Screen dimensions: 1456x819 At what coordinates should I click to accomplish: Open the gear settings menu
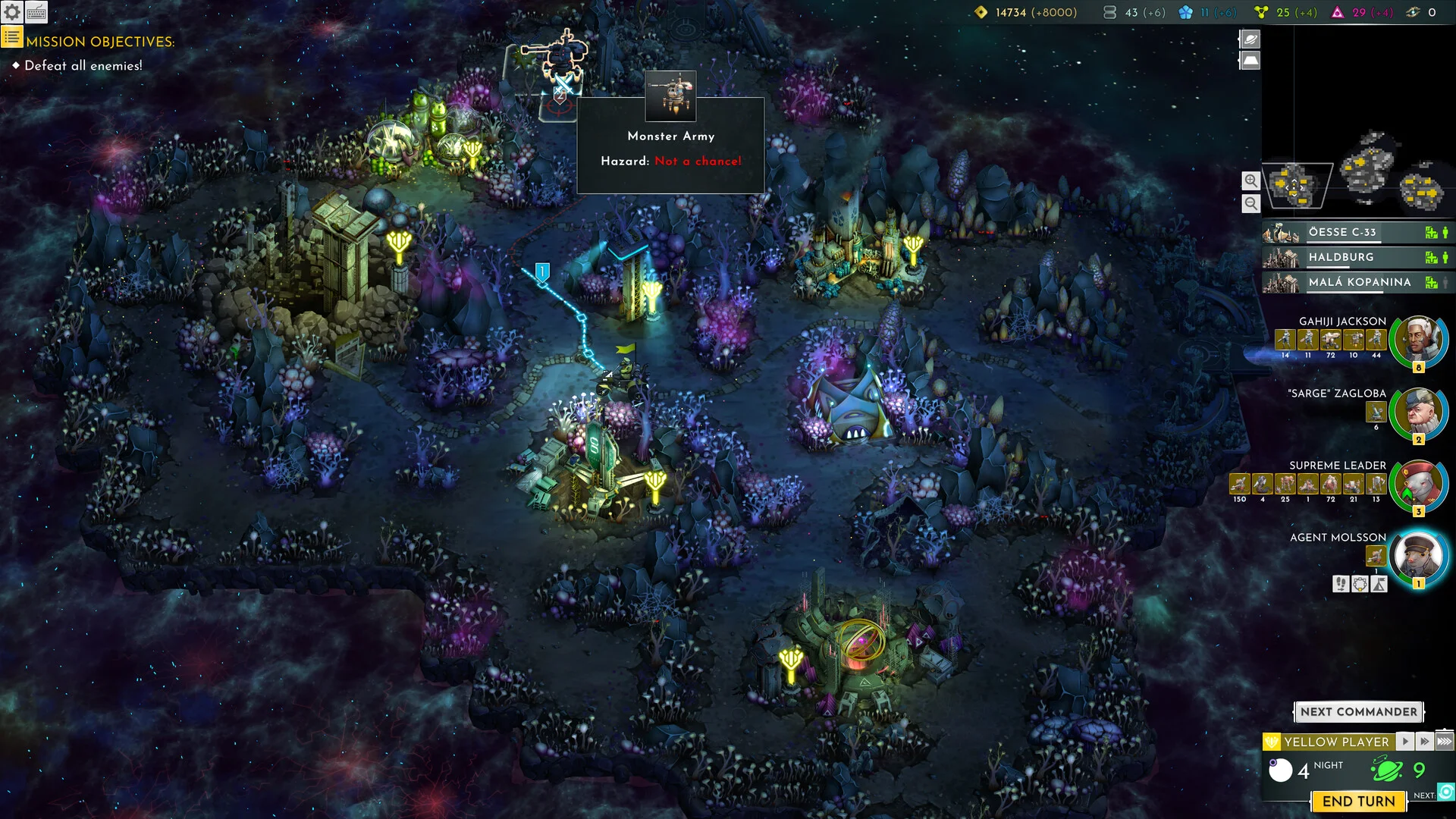click(12, 12)
